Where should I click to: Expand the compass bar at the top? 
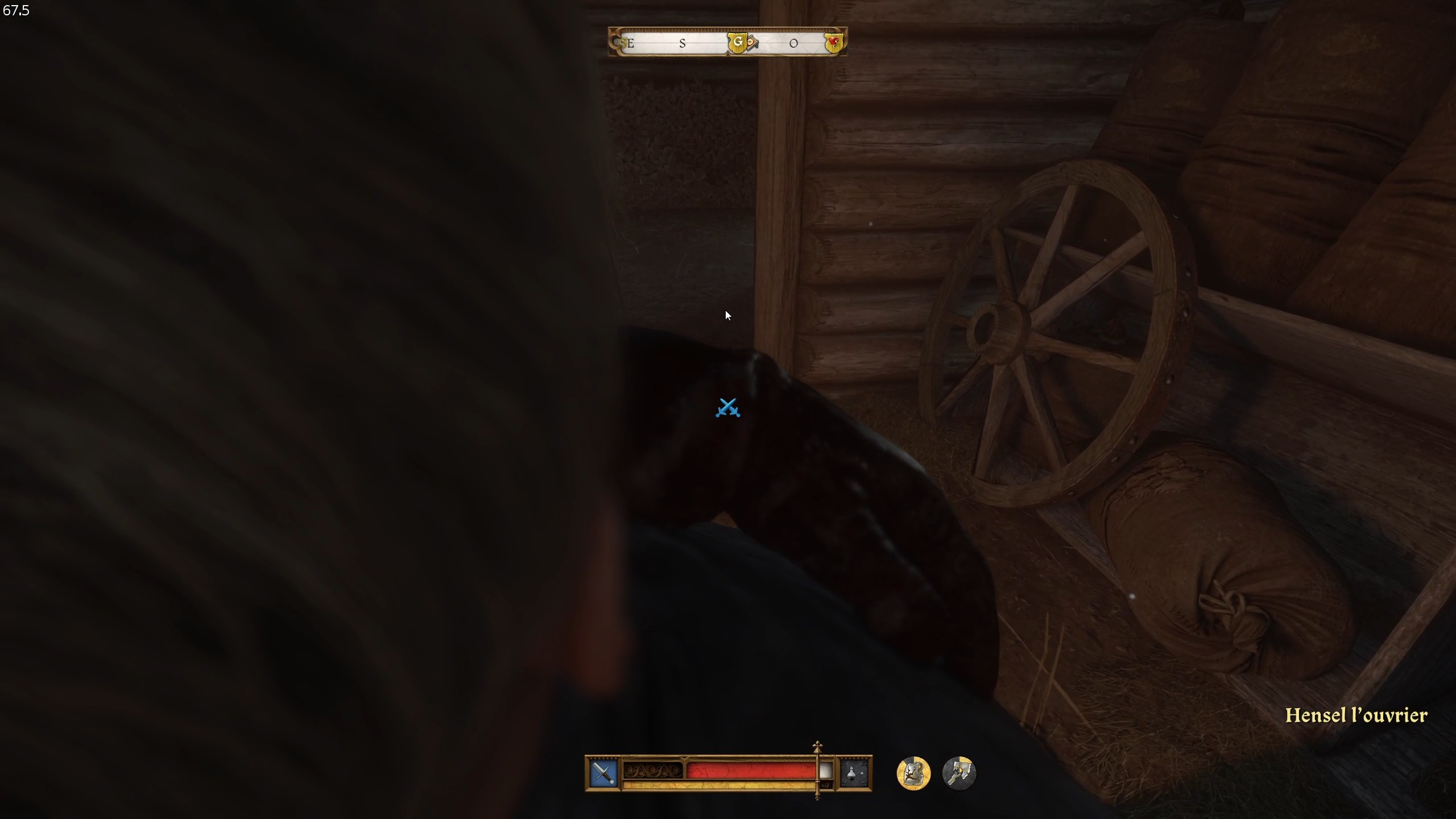click(728, 42)
